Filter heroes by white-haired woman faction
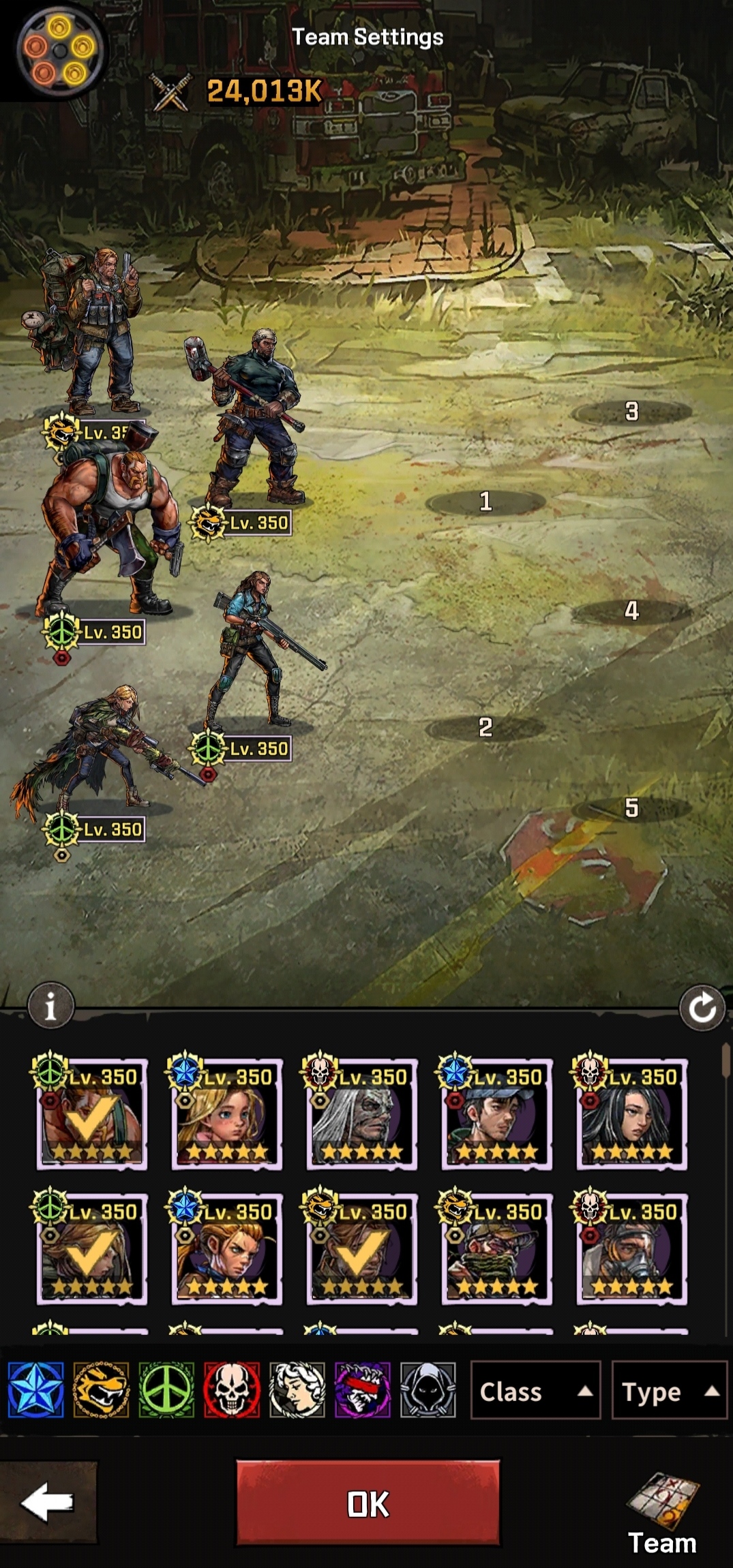 pyautogui.click(x=297, y=1390)
